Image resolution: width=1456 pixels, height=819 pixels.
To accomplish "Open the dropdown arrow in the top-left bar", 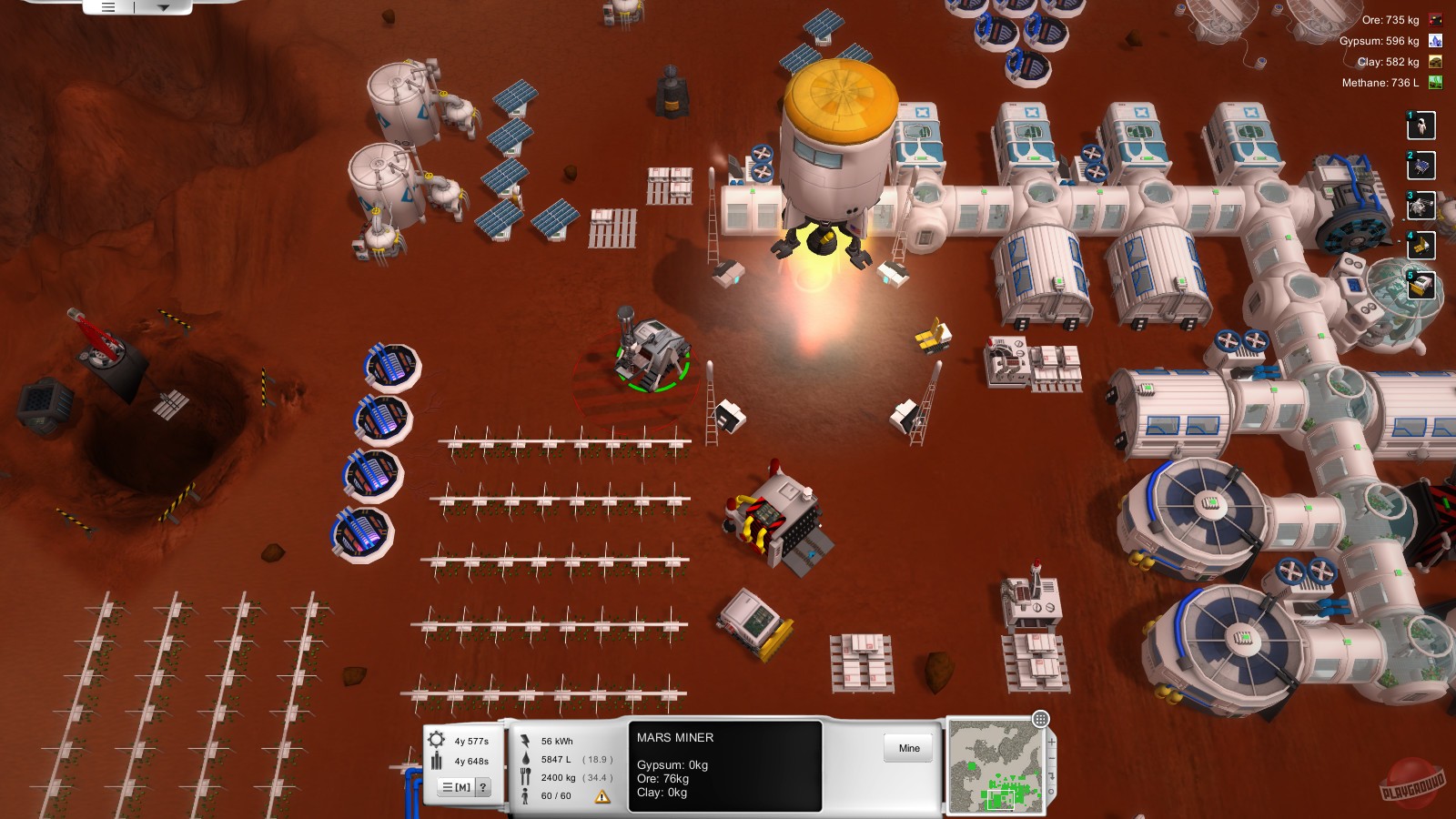I will (164, 5).
